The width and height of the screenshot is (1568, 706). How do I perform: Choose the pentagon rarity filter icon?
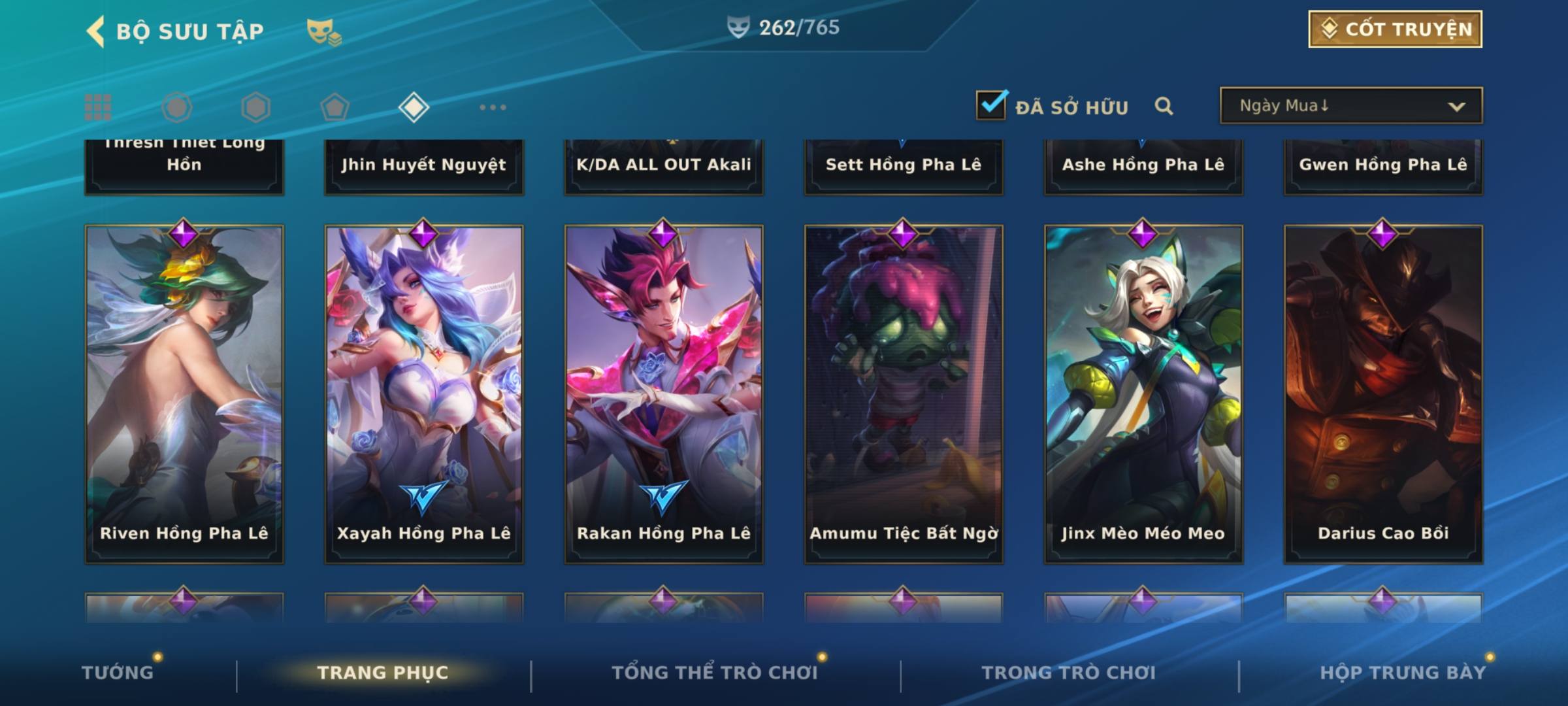point(335,107)
